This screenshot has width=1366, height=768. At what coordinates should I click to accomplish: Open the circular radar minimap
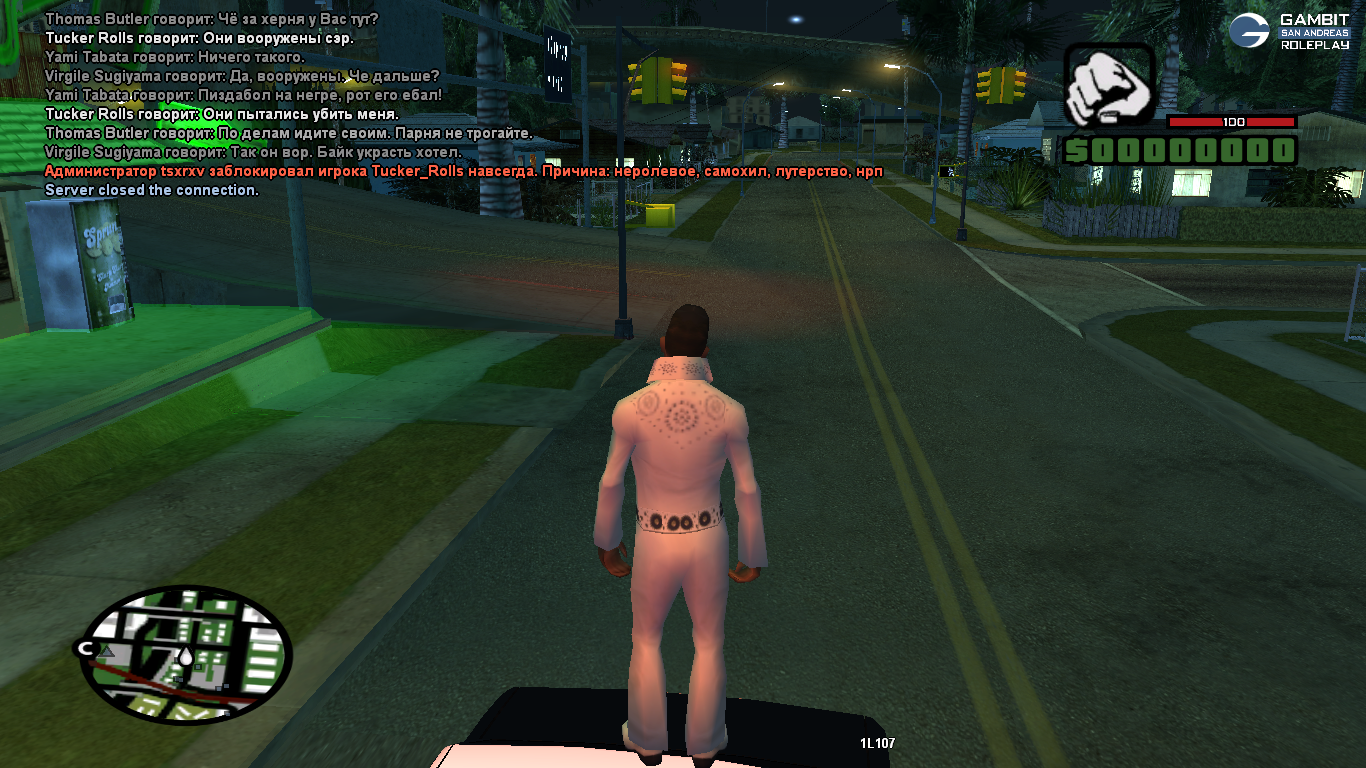pyautogui.click(x=186, y=653)
